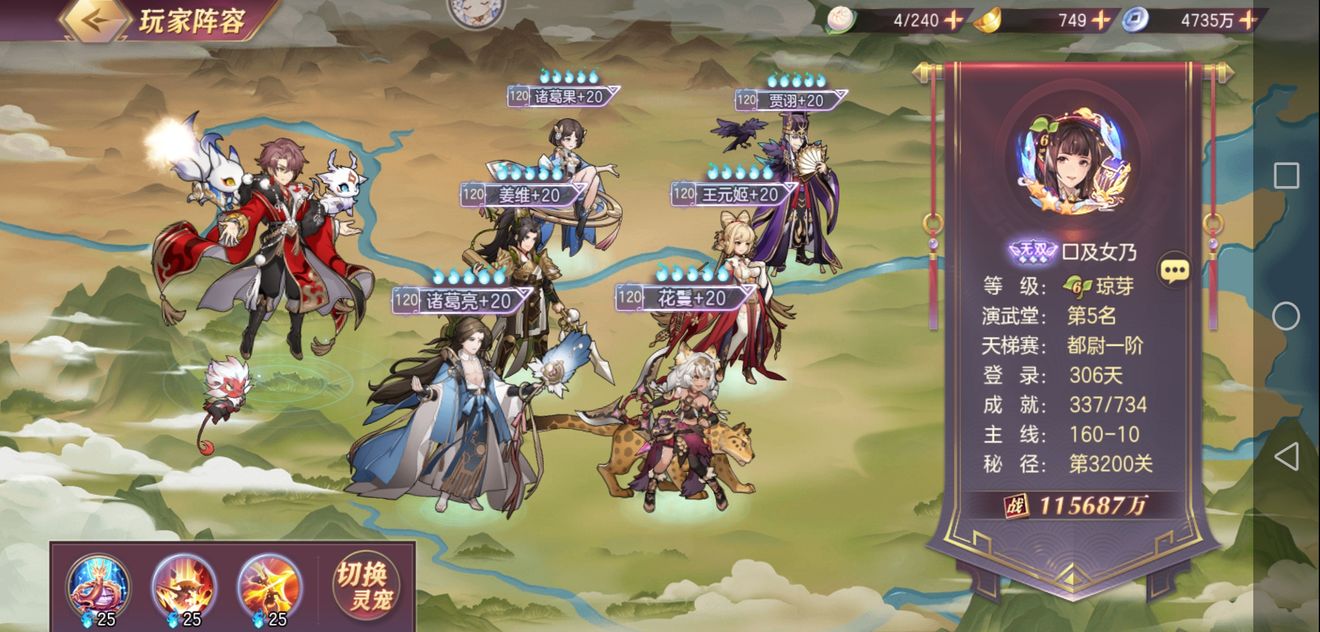Screen dimensions: 1320x632
Task: Tap the Android back triangle button
Action: click(1286, 457)
